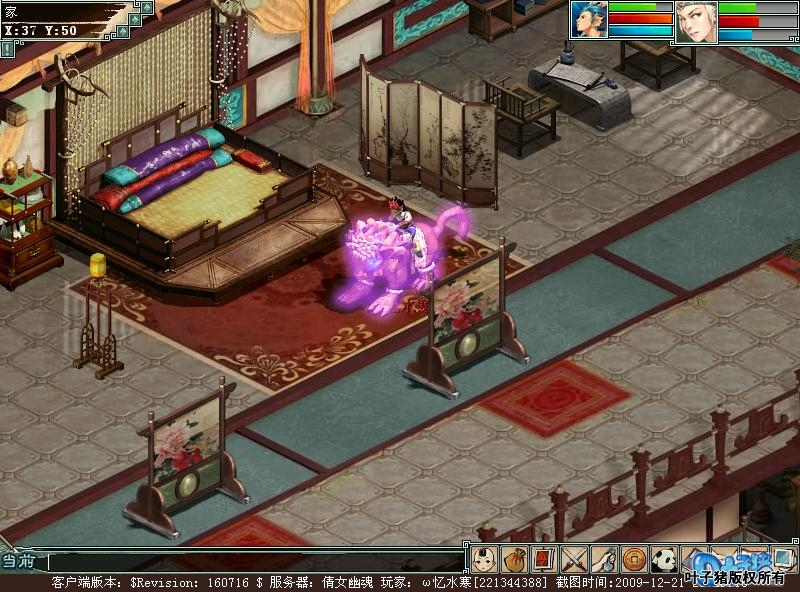Open the bronze coin icon
The image size is (800, 592).
coord(633,558)
